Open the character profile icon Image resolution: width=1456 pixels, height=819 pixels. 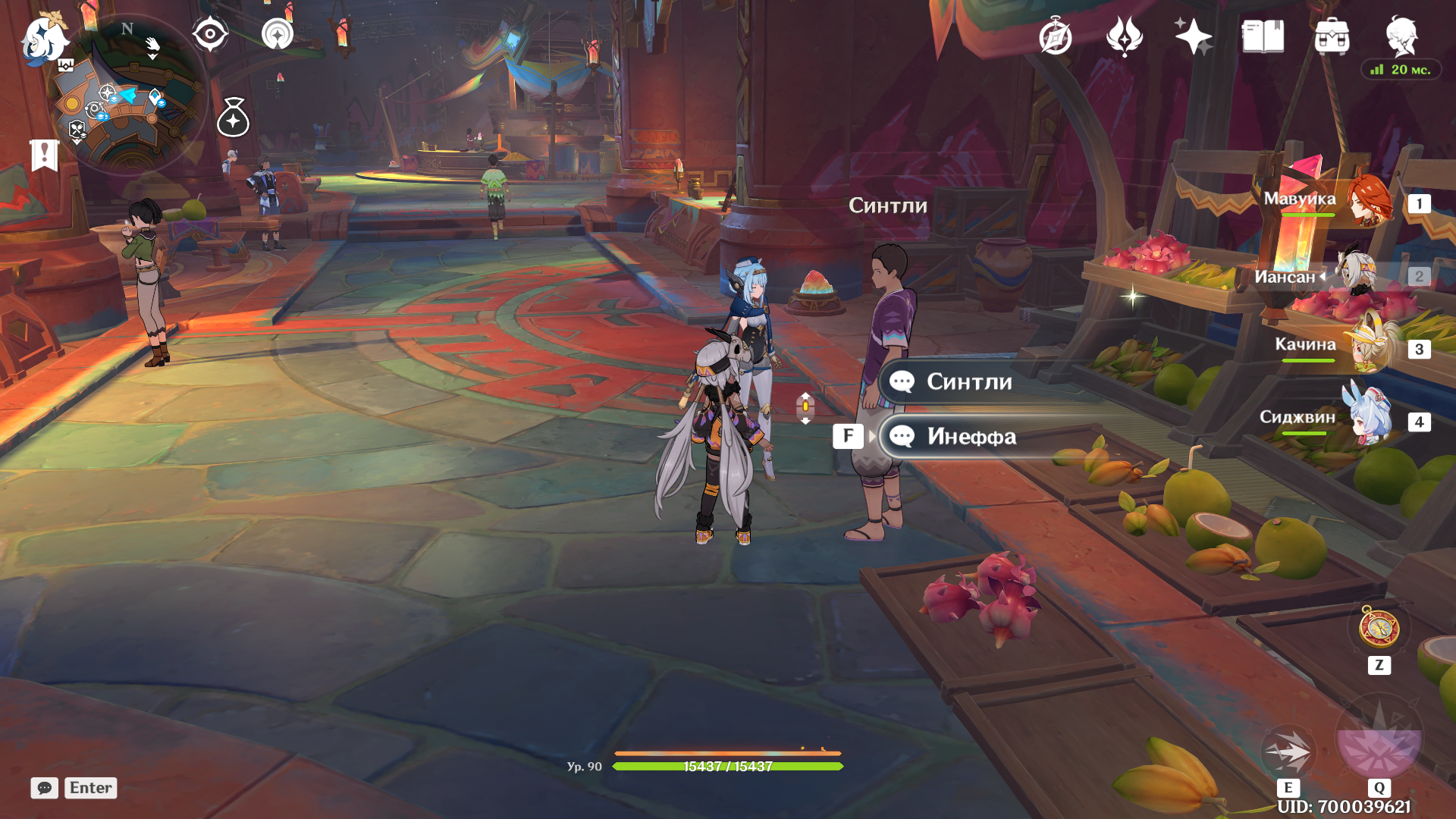coord(1401,36)
